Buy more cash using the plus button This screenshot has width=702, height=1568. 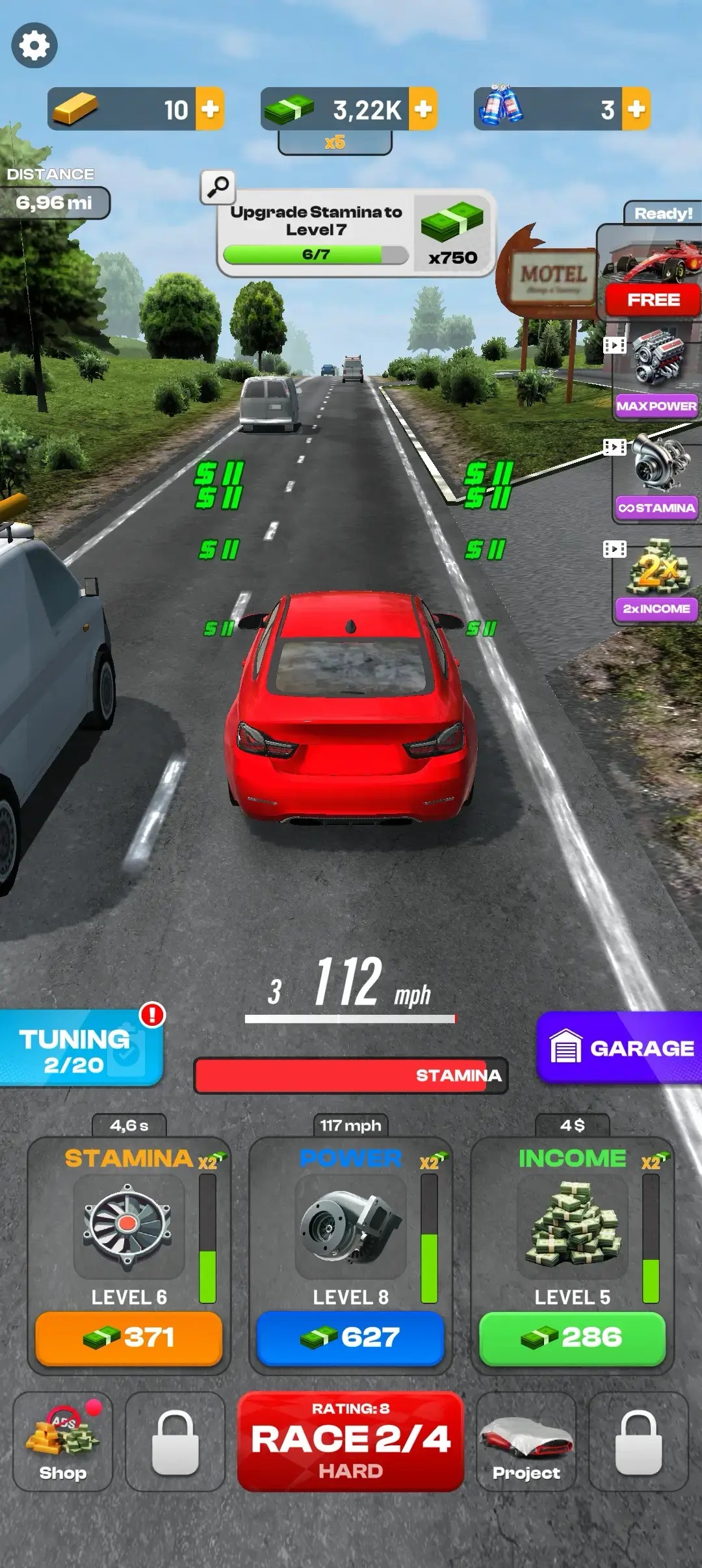point(423,109)
